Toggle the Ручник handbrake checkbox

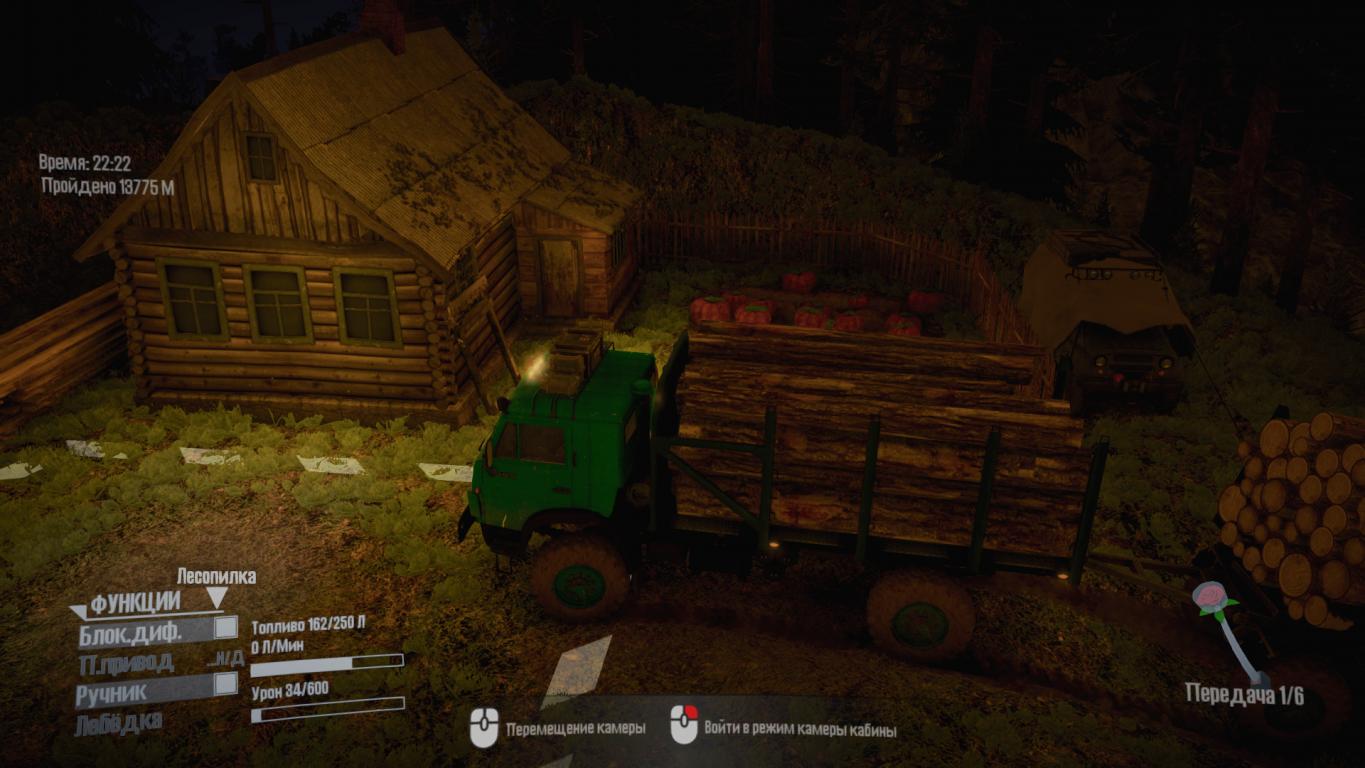(x=226, y=684)
